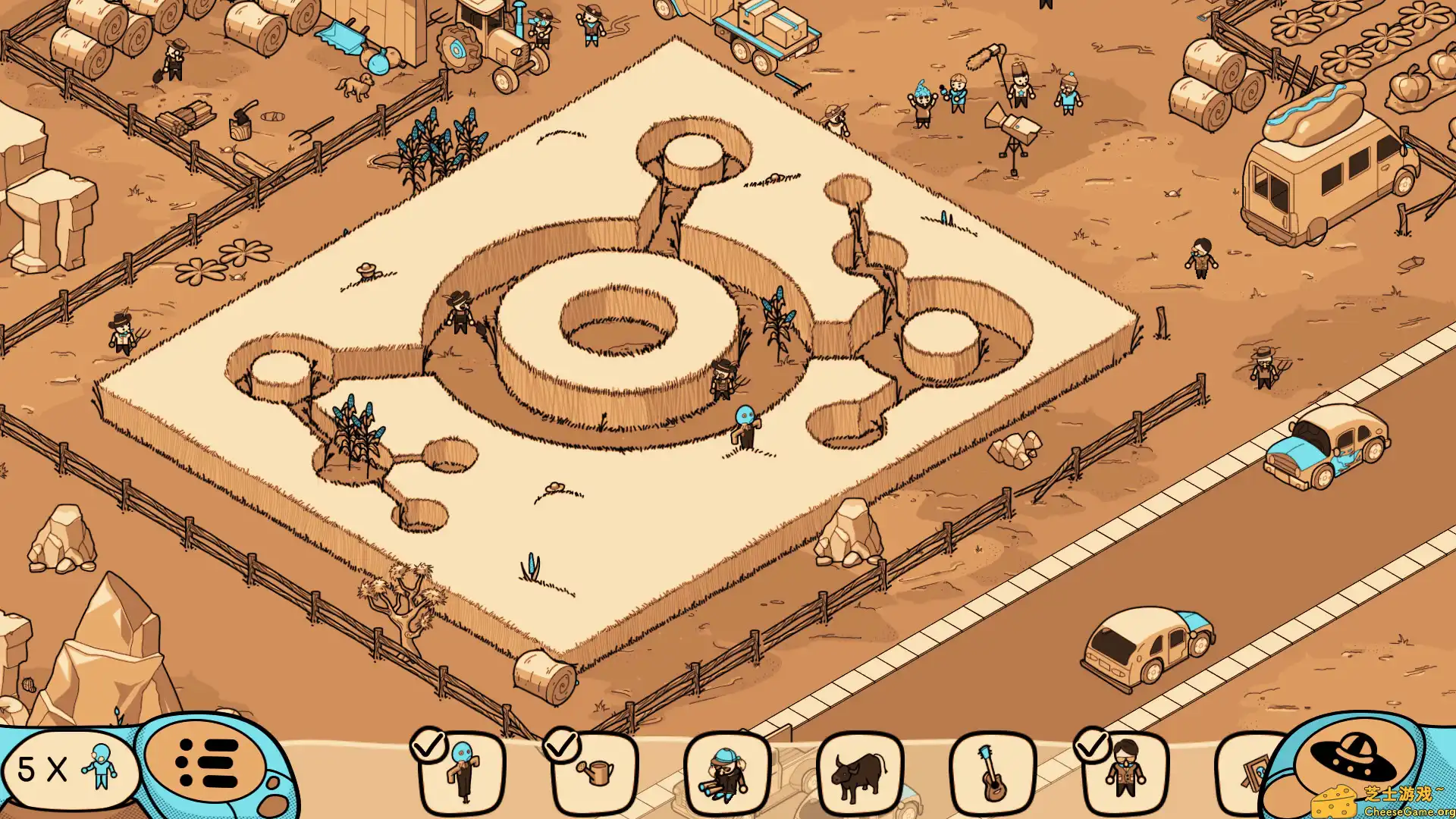Toggle the suited cowboy objective checkmark

pyautogui.click(x=1092, y=747)
